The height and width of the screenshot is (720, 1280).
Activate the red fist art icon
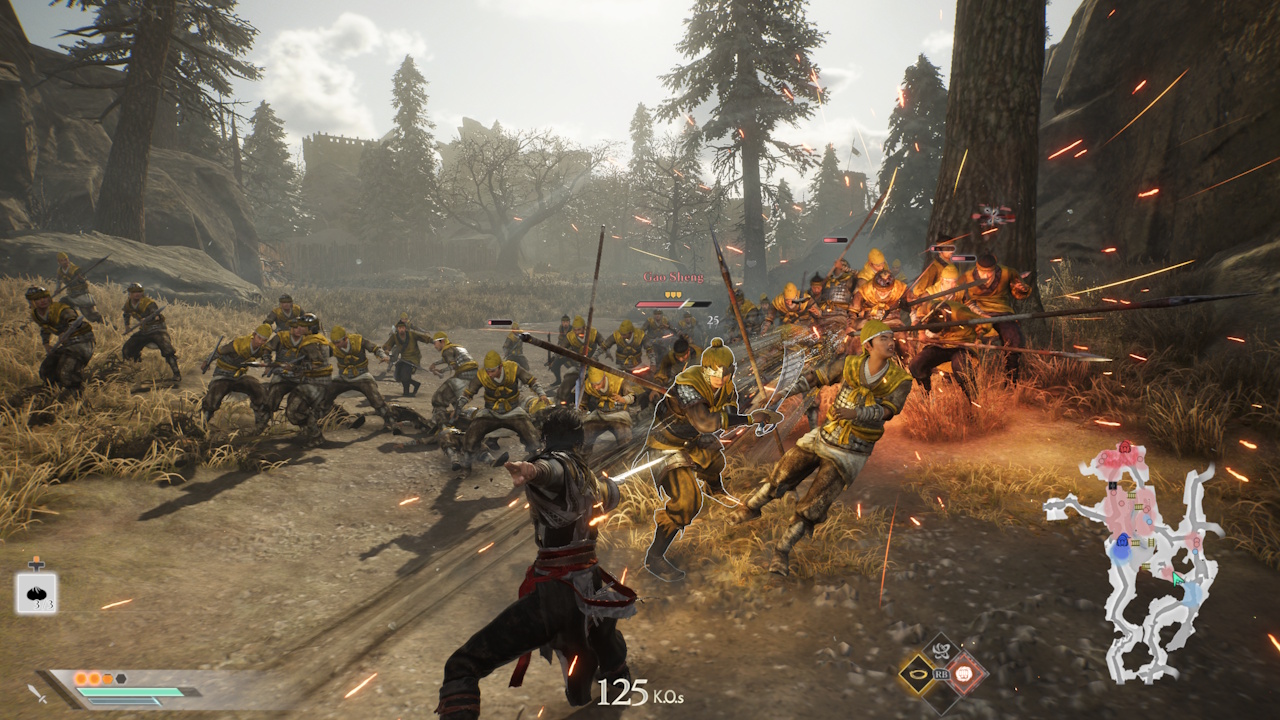click(x=963, y=673)
